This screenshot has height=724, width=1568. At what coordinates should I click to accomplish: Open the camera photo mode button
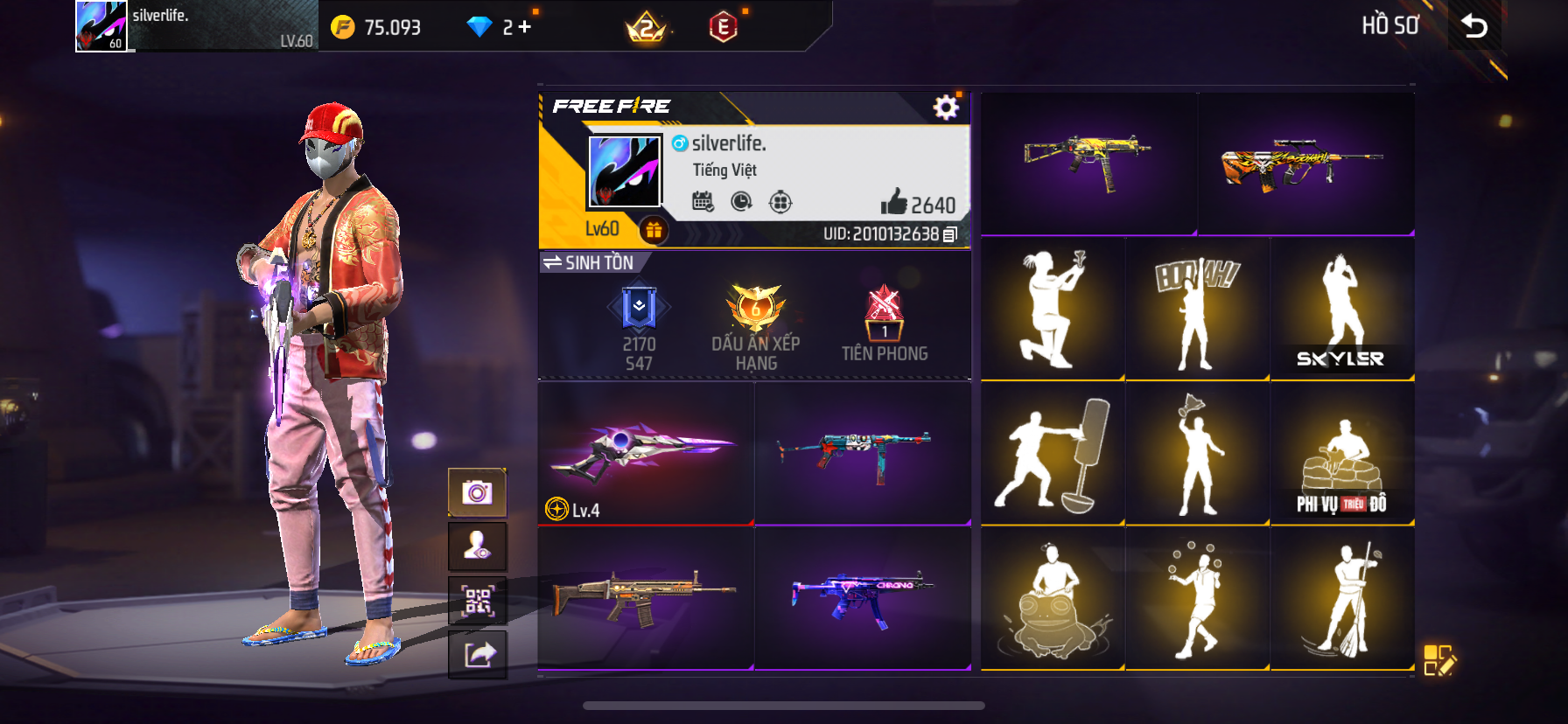[x=477, y=492]
